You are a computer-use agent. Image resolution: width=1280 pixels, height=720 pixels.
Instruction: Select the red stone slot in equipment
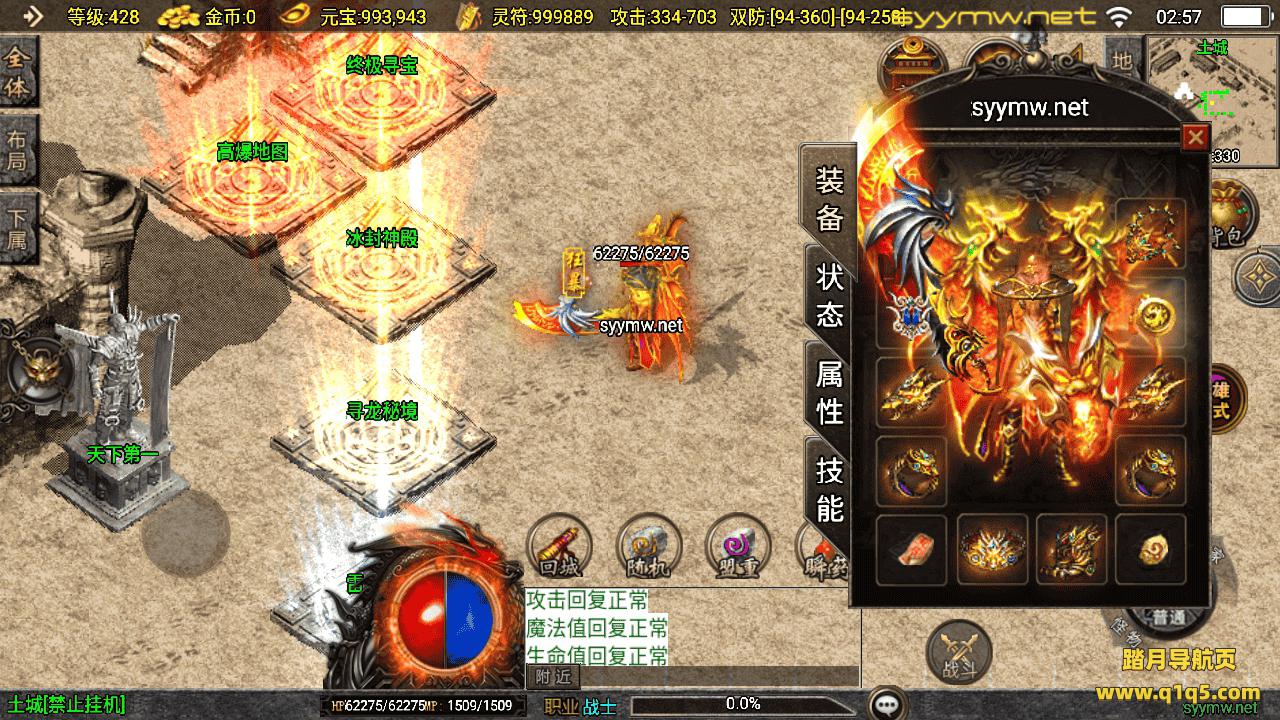click(911, 549)
